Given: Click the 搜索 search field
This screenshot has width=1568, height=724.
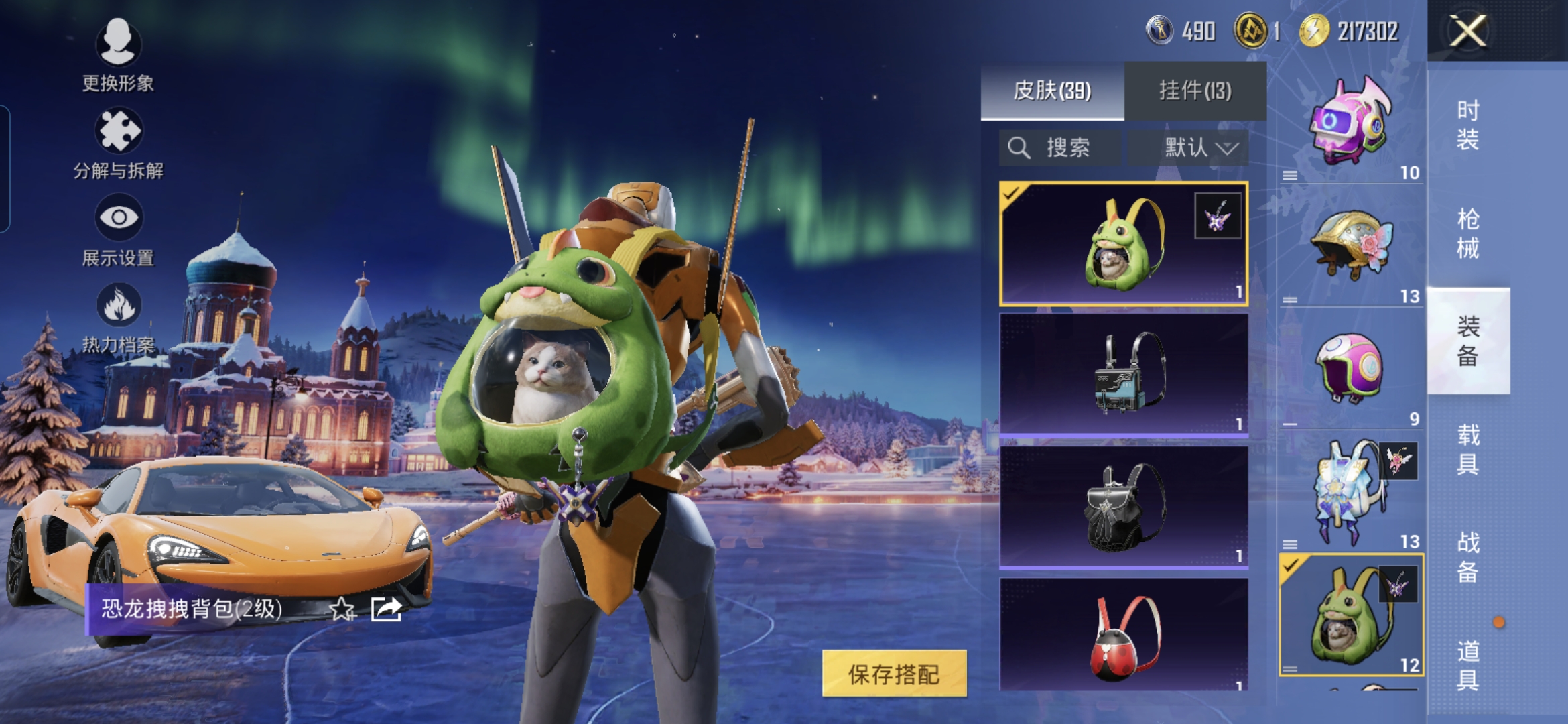Looking at the screenshot, I should [1060, 147].
